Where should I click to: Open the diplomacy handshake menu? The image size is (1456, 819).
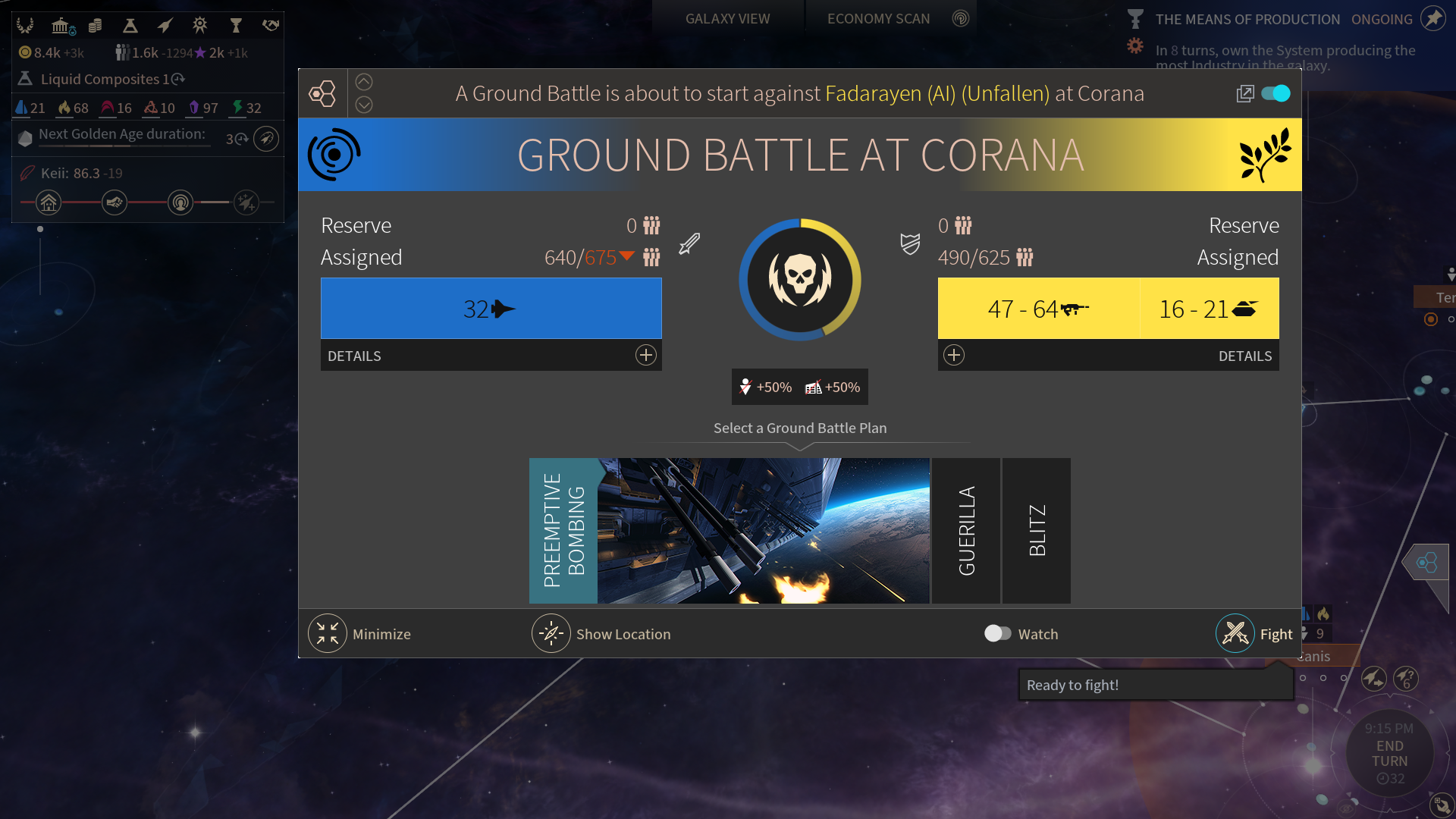[270, 26]
